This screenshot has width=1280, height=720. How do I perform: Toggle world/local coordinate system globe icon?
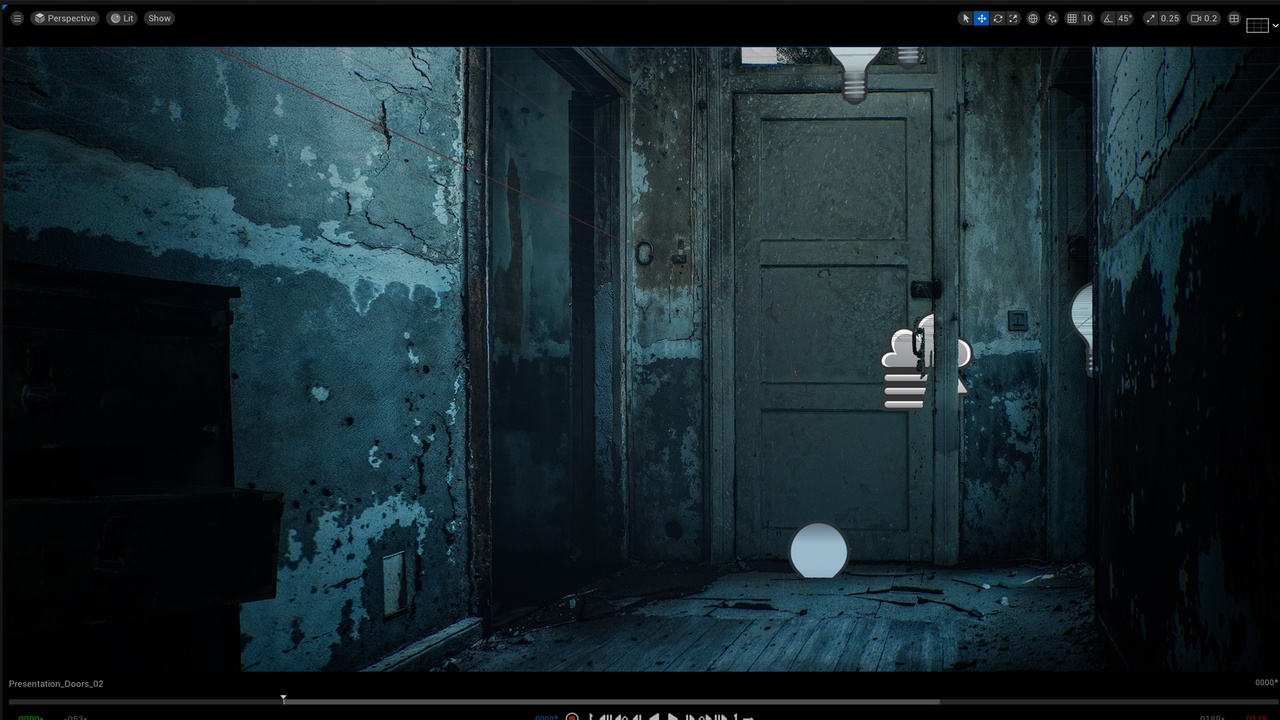pos(1032,18)
